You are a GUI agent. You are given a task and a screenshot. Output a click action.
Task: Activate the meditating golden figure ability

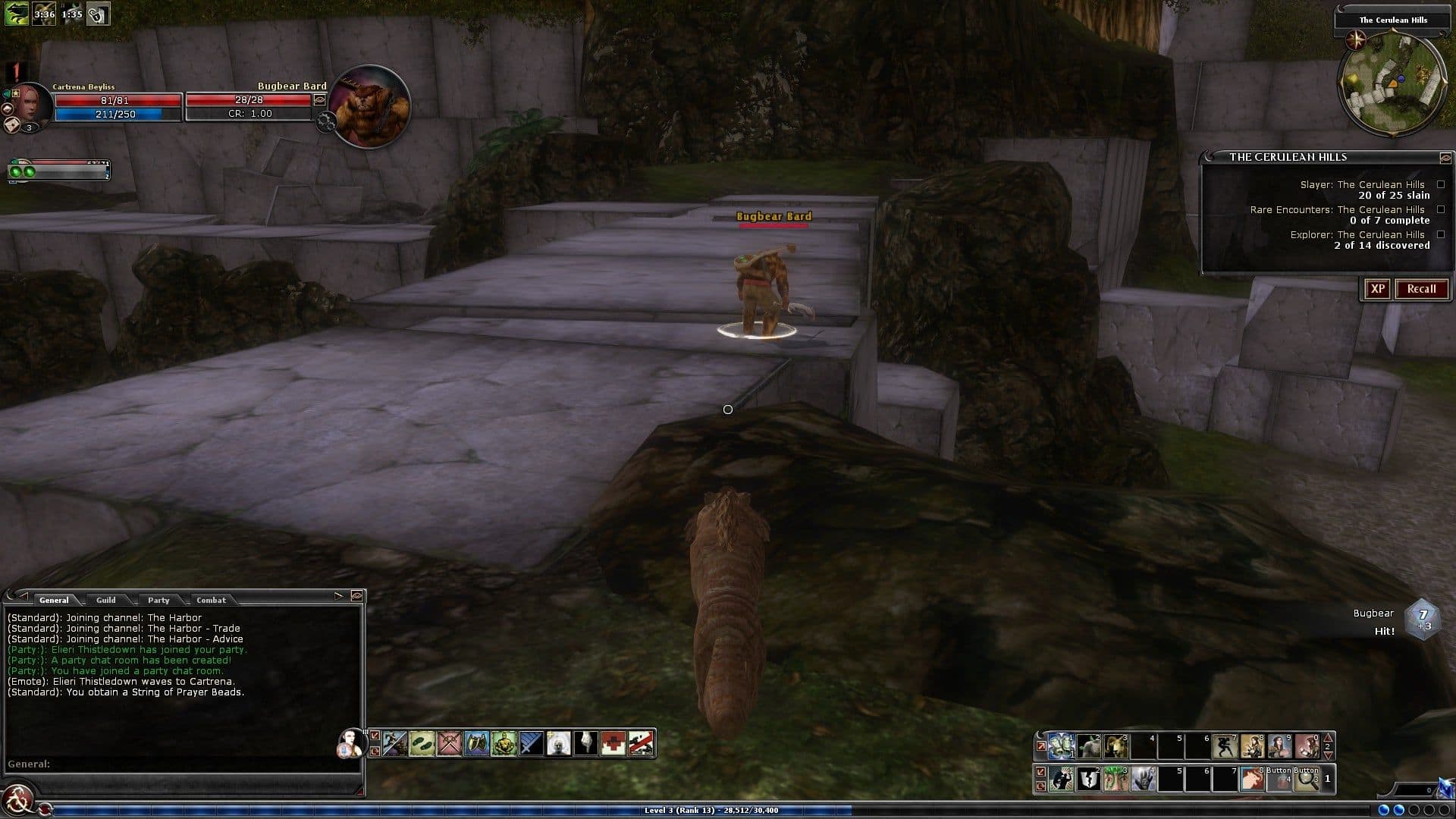pos(504,743)
